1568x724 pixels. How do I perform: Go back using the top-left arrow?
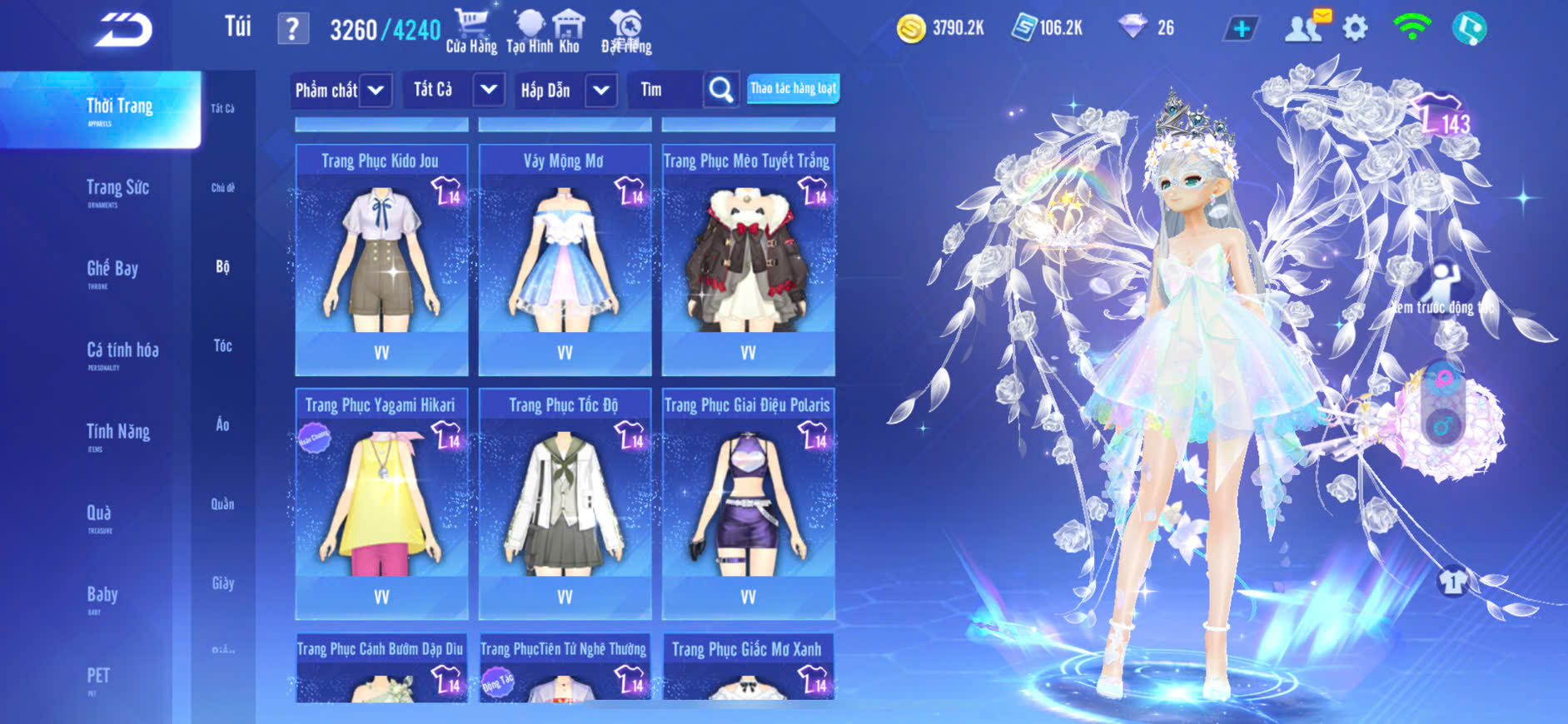point(123,30)
